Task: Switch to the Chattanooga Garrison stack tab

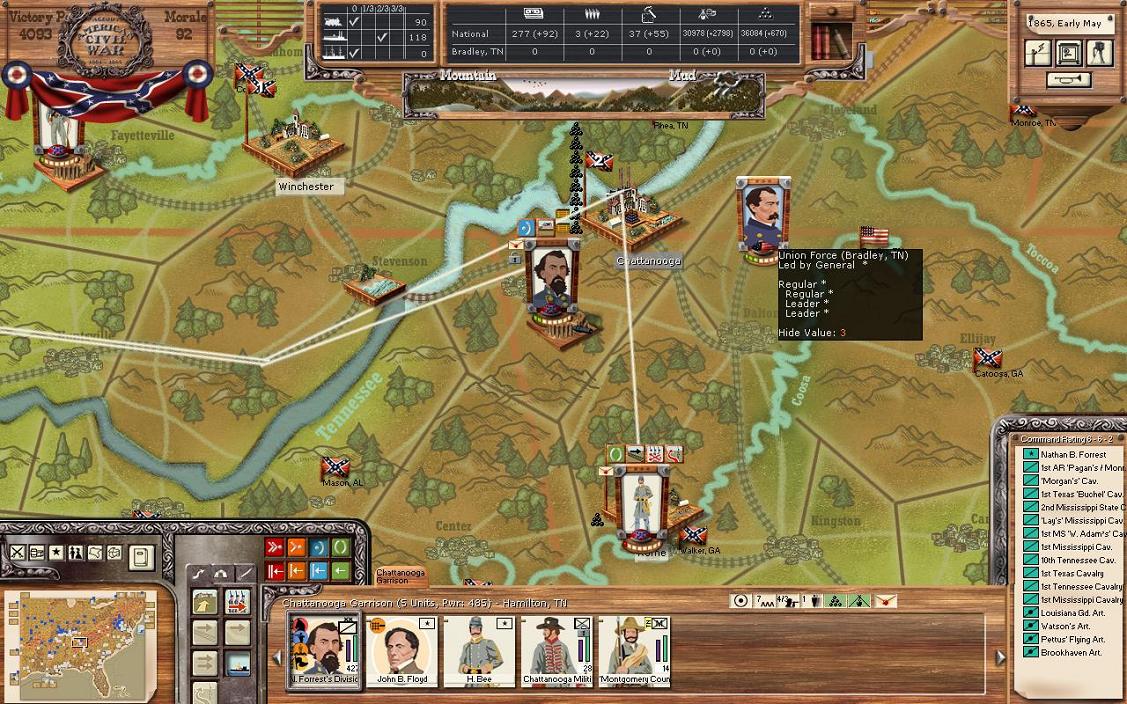Action: coord(400,577)
